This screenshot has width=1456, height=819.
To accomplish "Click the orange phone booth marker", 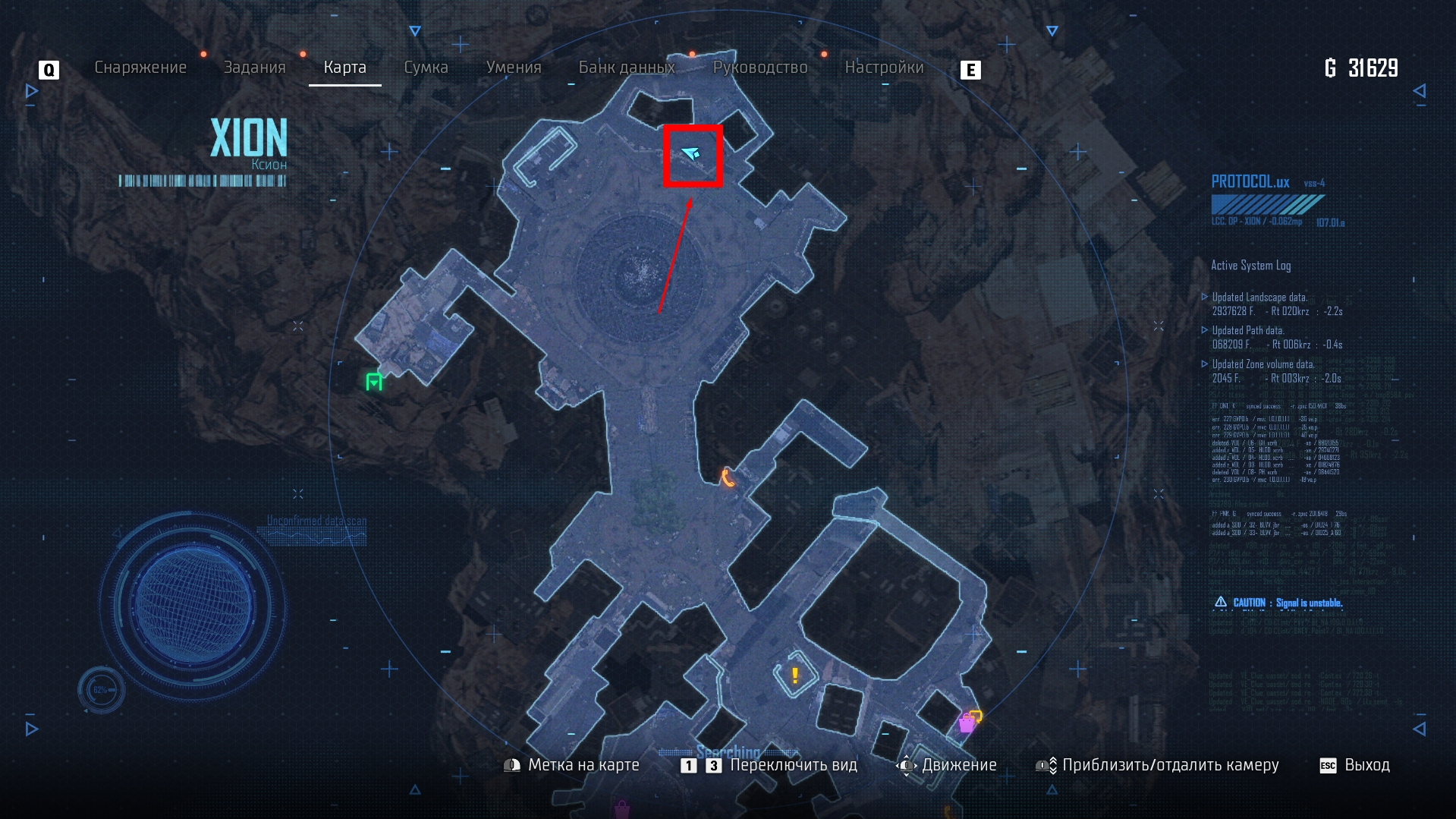I will 728,477.
